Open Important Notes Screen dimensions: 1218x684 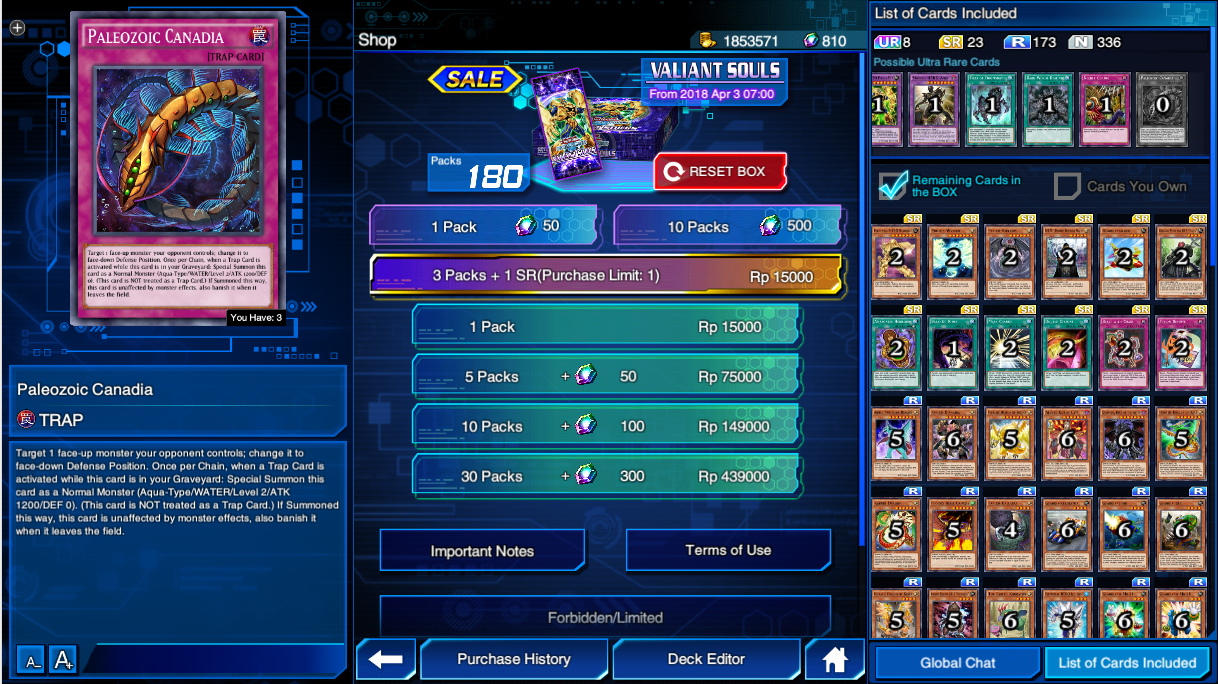tap(482, 551)
